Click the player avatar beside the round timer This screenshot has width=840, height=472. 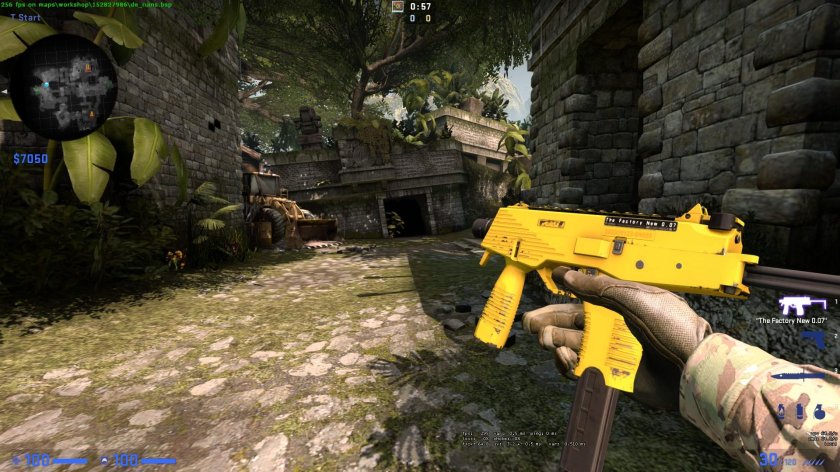coord(398,6)
